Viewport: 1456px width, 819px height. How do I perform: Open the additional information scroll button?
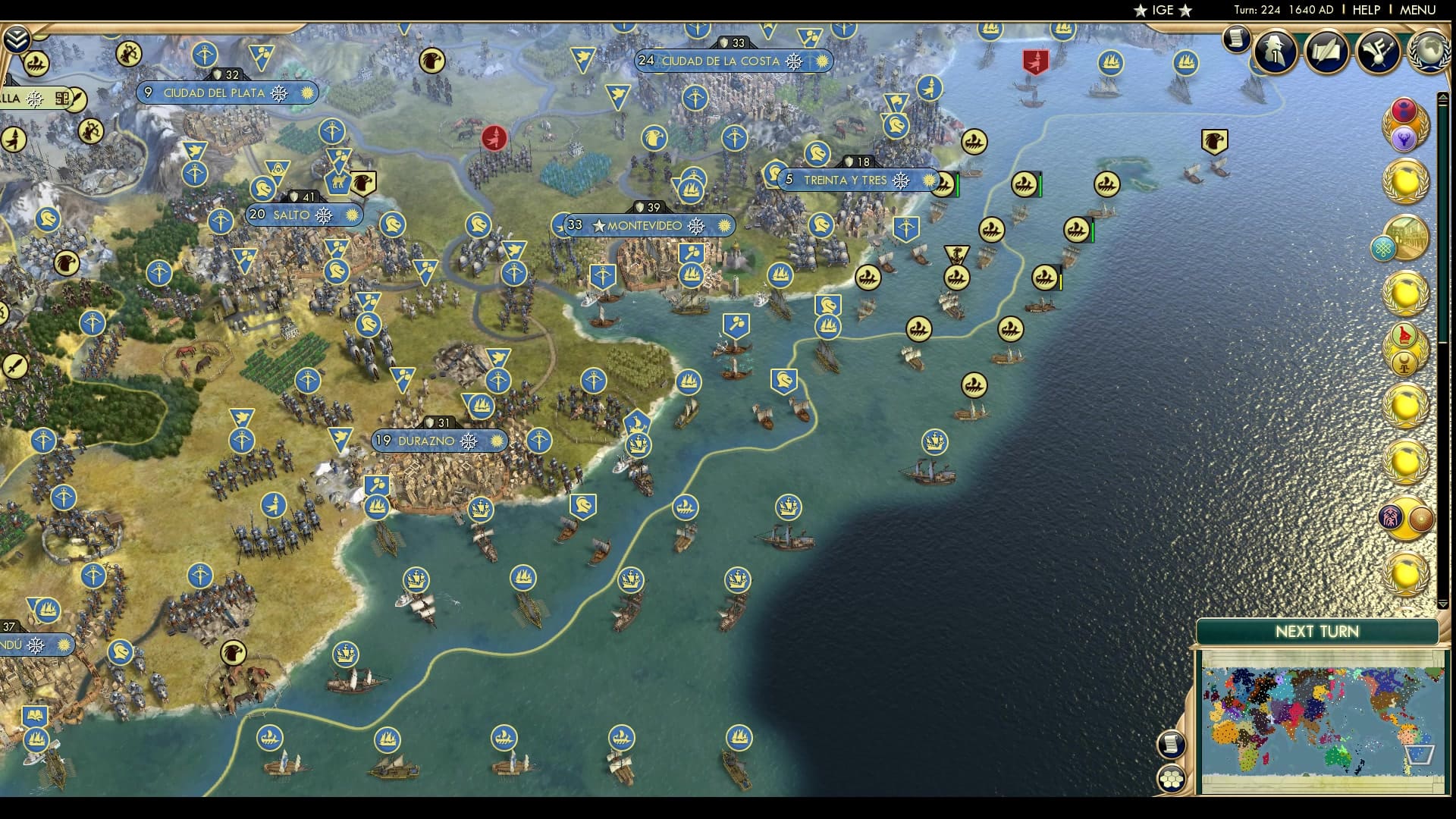point(1235,39)
